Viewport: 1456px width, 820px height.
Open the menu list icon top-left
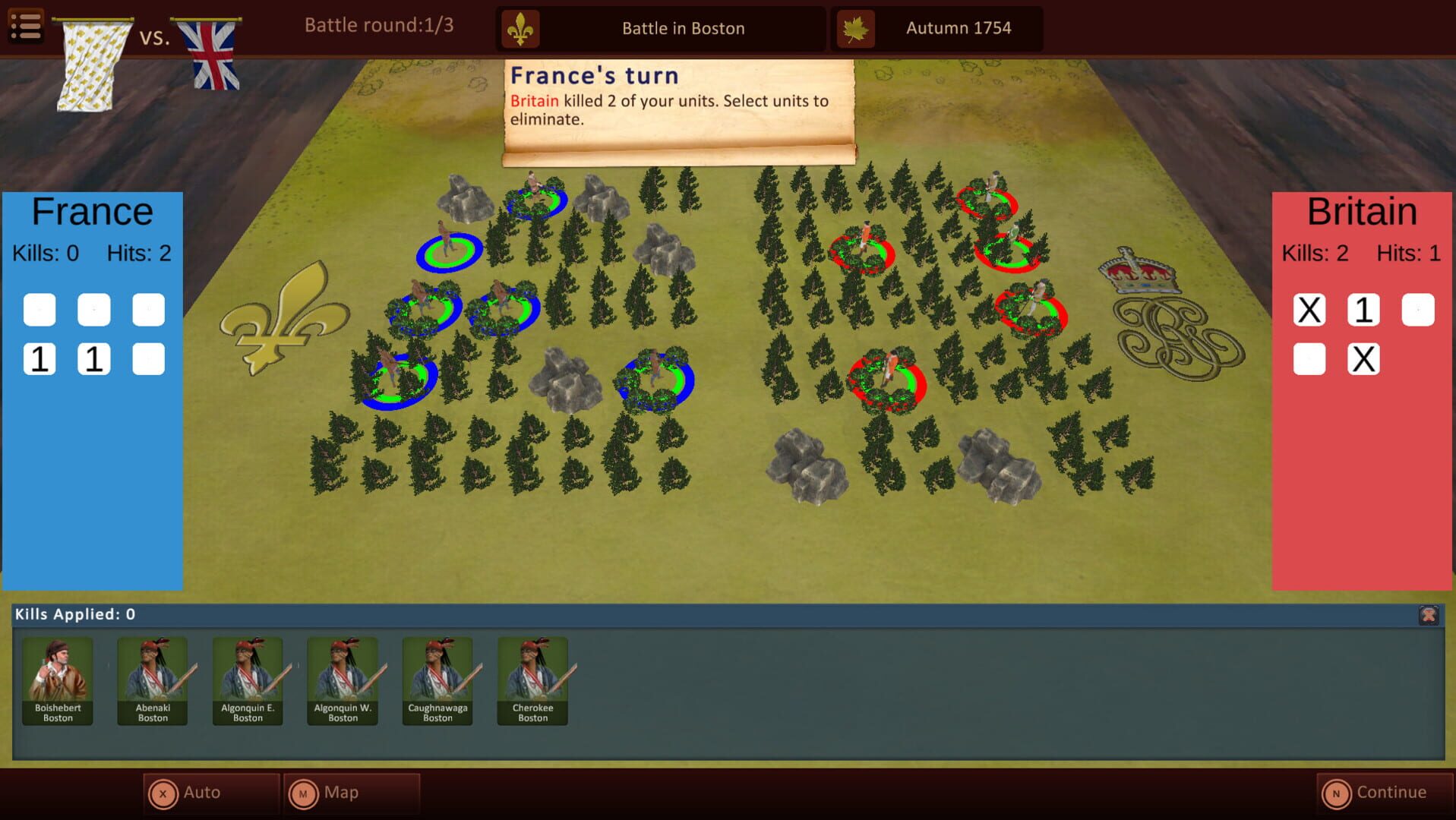click(25, 26)
